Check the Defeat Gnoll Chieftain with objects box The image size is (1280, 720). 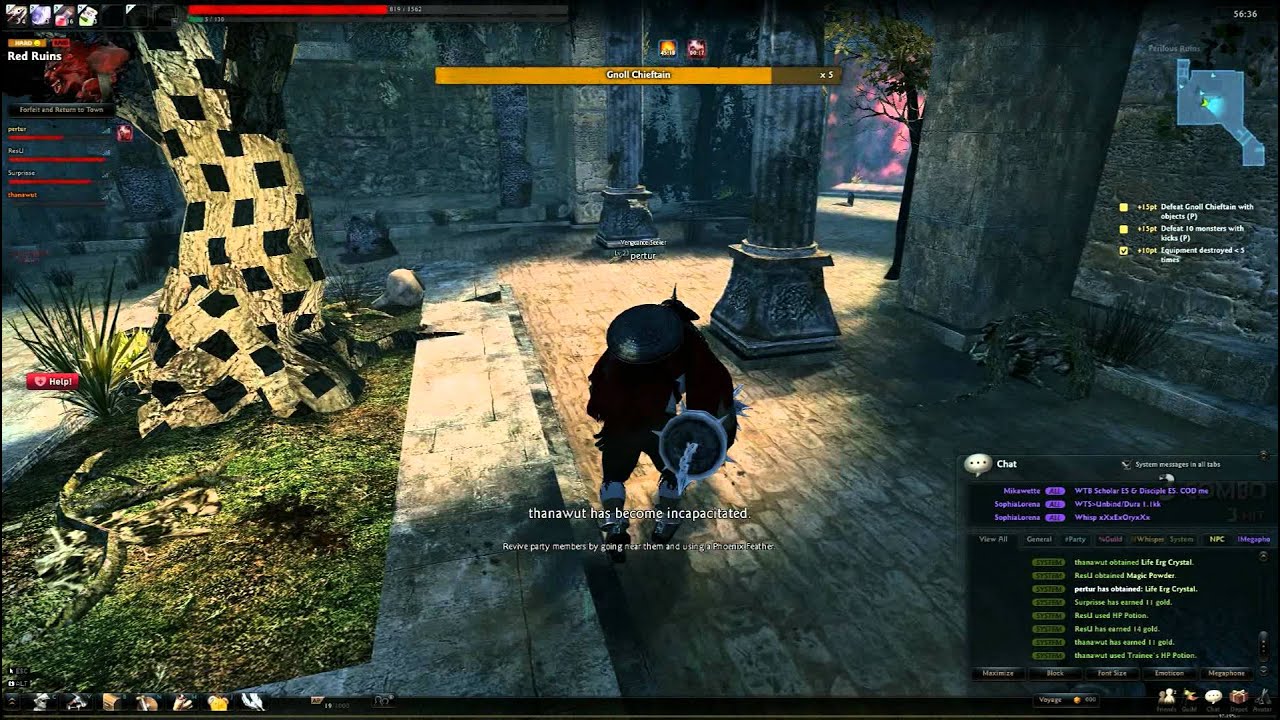tap(1123, 208)
